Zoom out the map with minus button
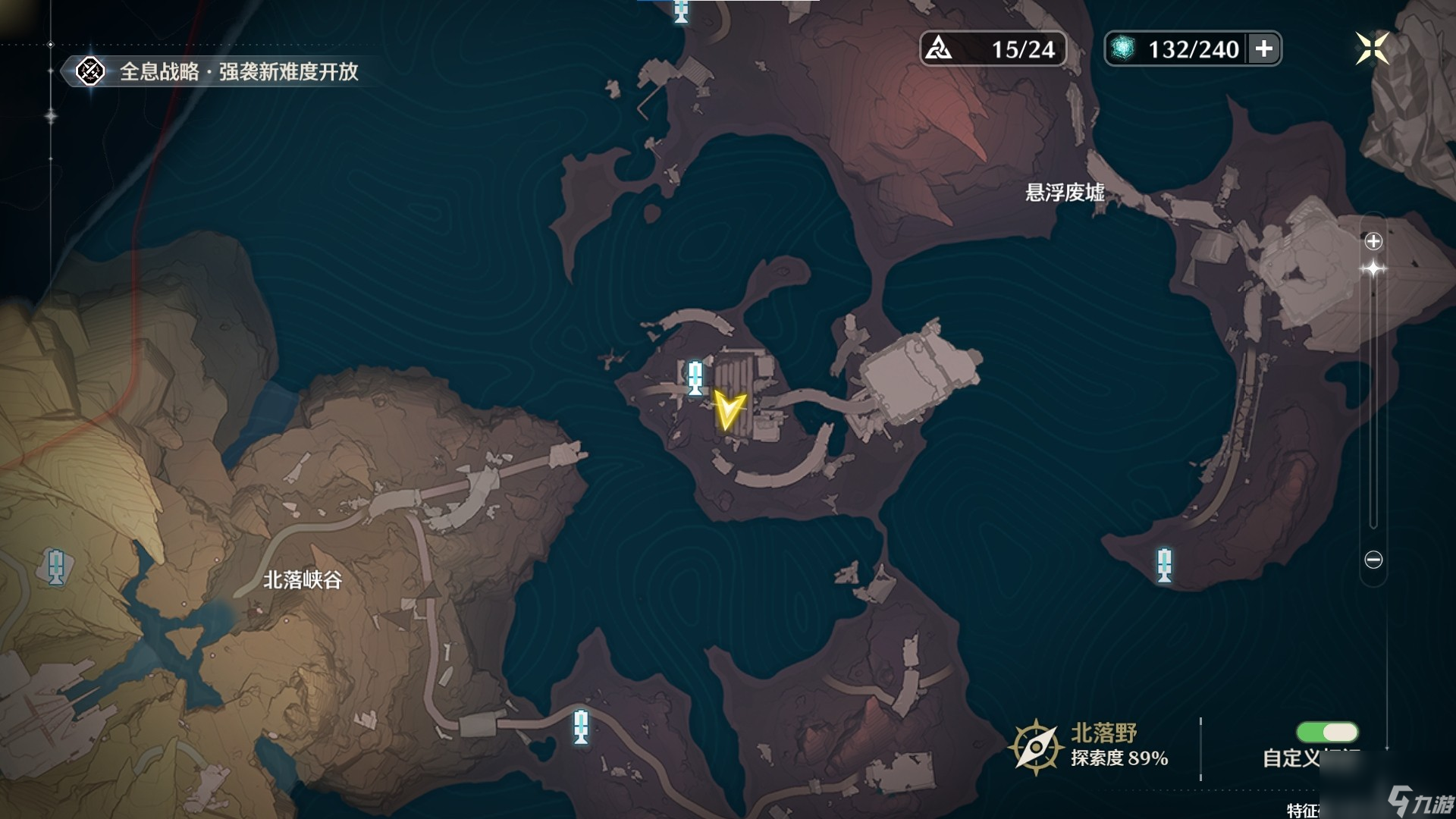The image size is (1456, 819). 1373,560
